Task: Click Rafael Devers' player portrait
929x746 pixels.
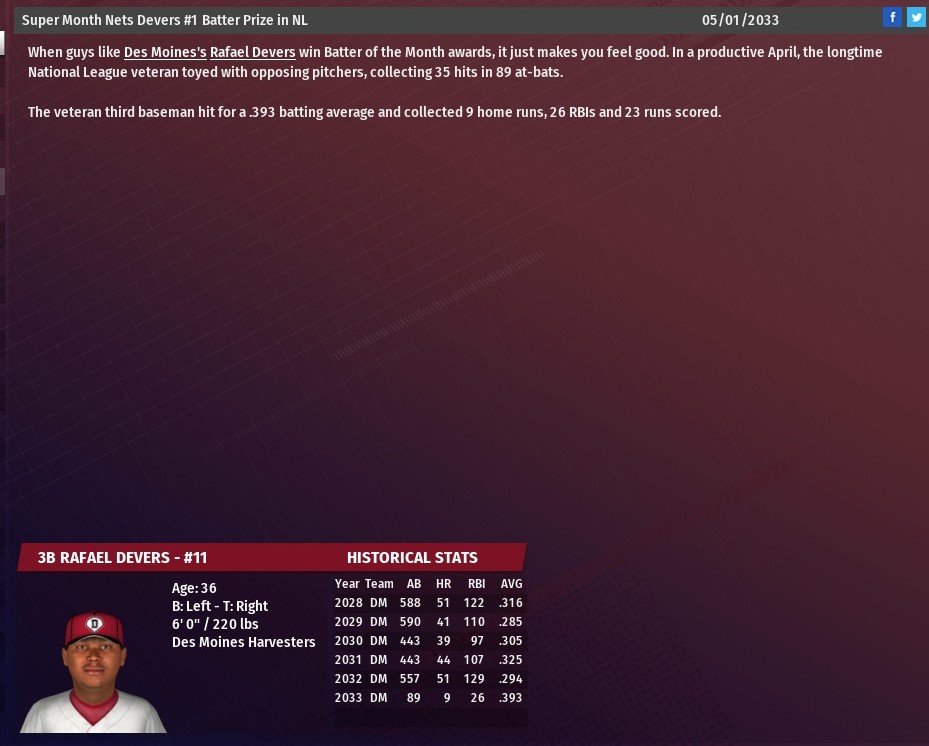Action: (94, 670)
